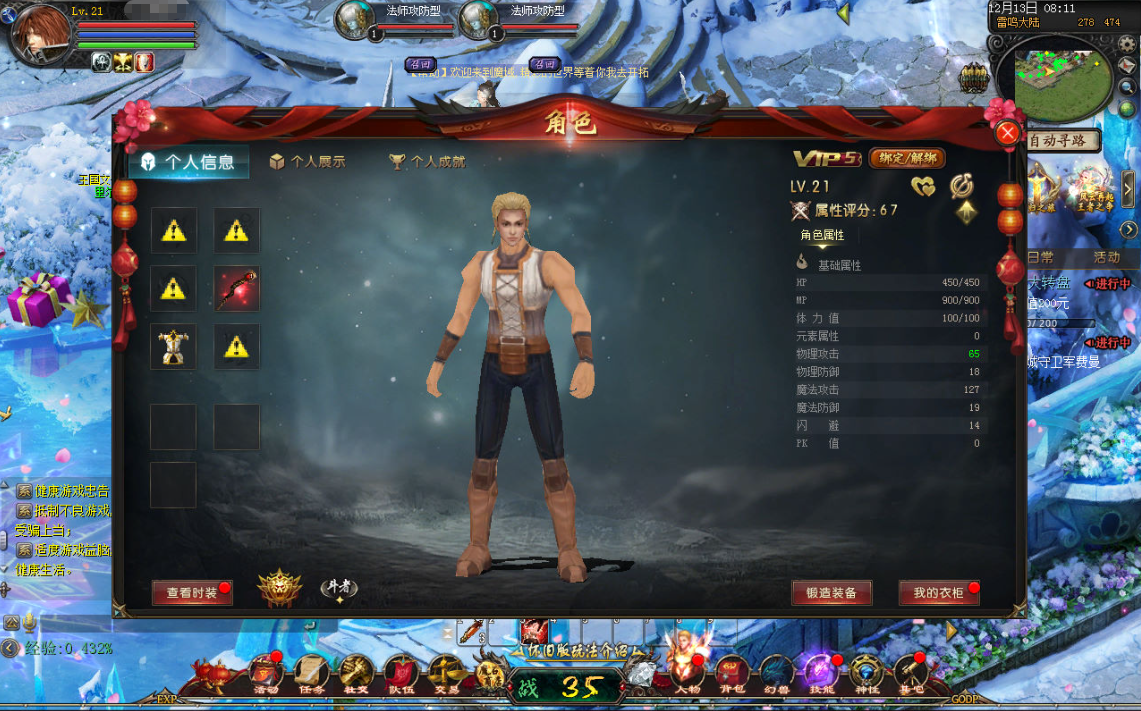
Task: Open the 个人成就 achievements tab
Action: 427,161
